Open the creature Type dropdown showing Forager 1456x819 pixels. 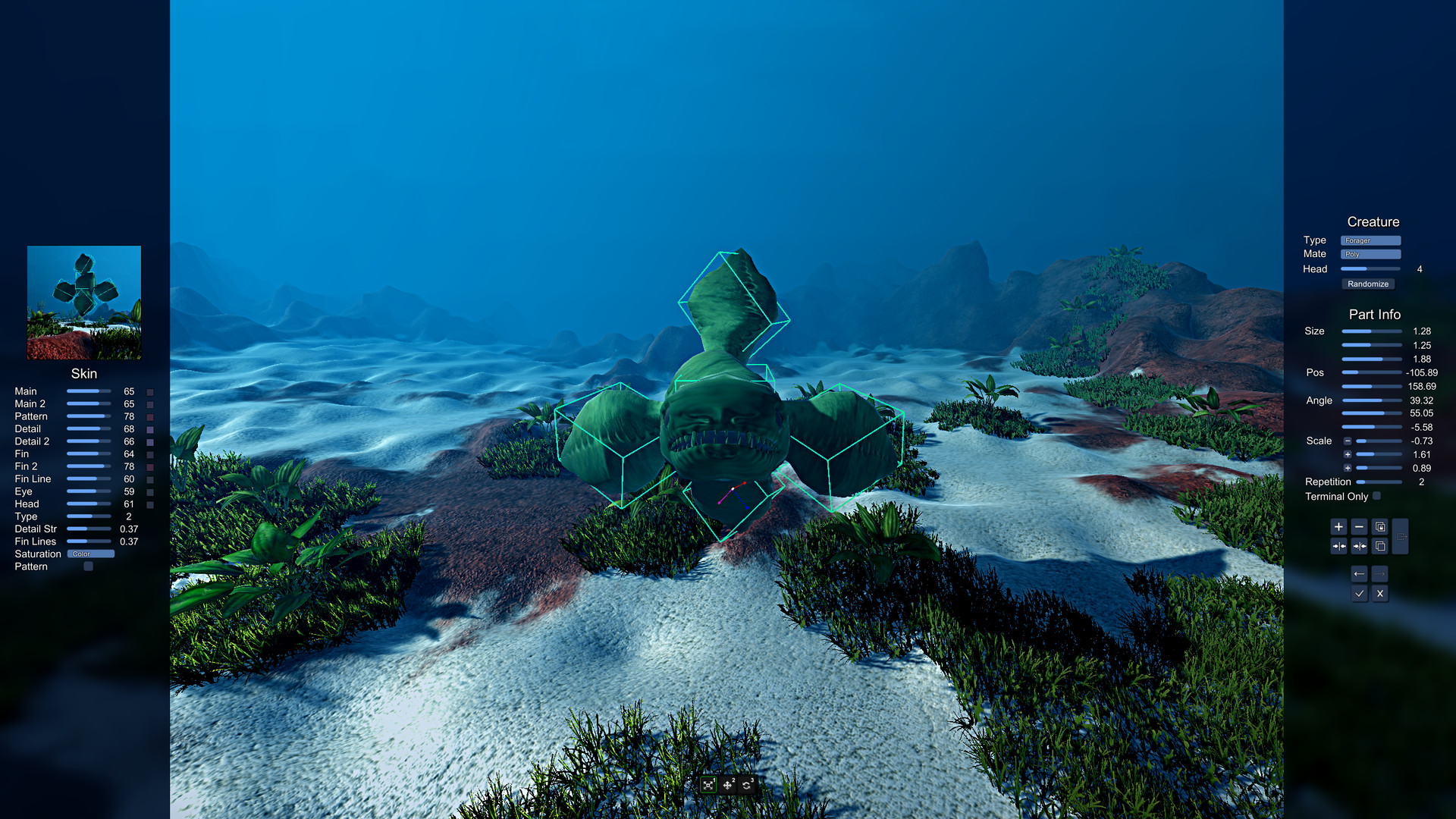(x=1370, y=240)
